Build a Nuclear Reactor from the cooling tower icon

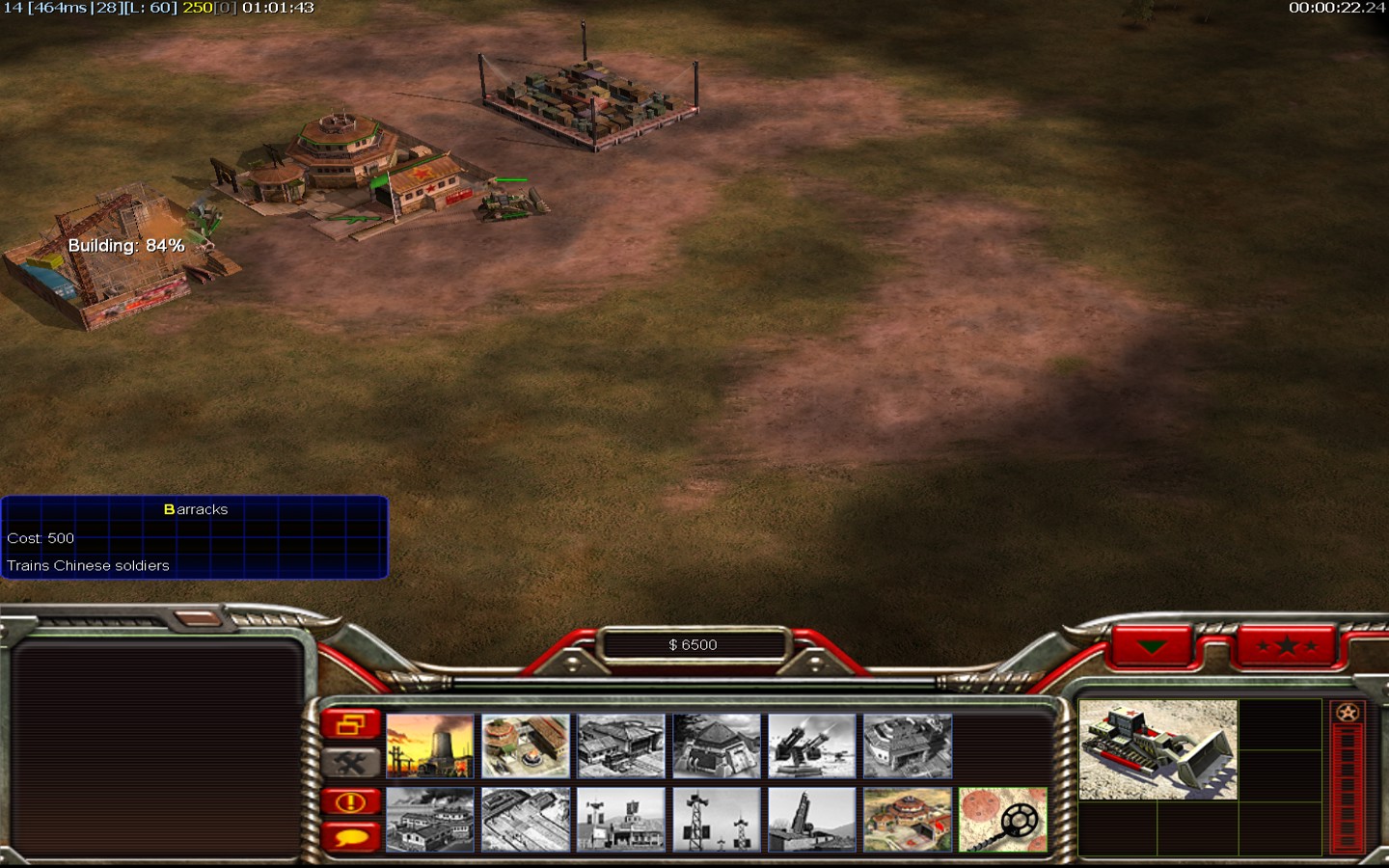[x=430, y=746]
